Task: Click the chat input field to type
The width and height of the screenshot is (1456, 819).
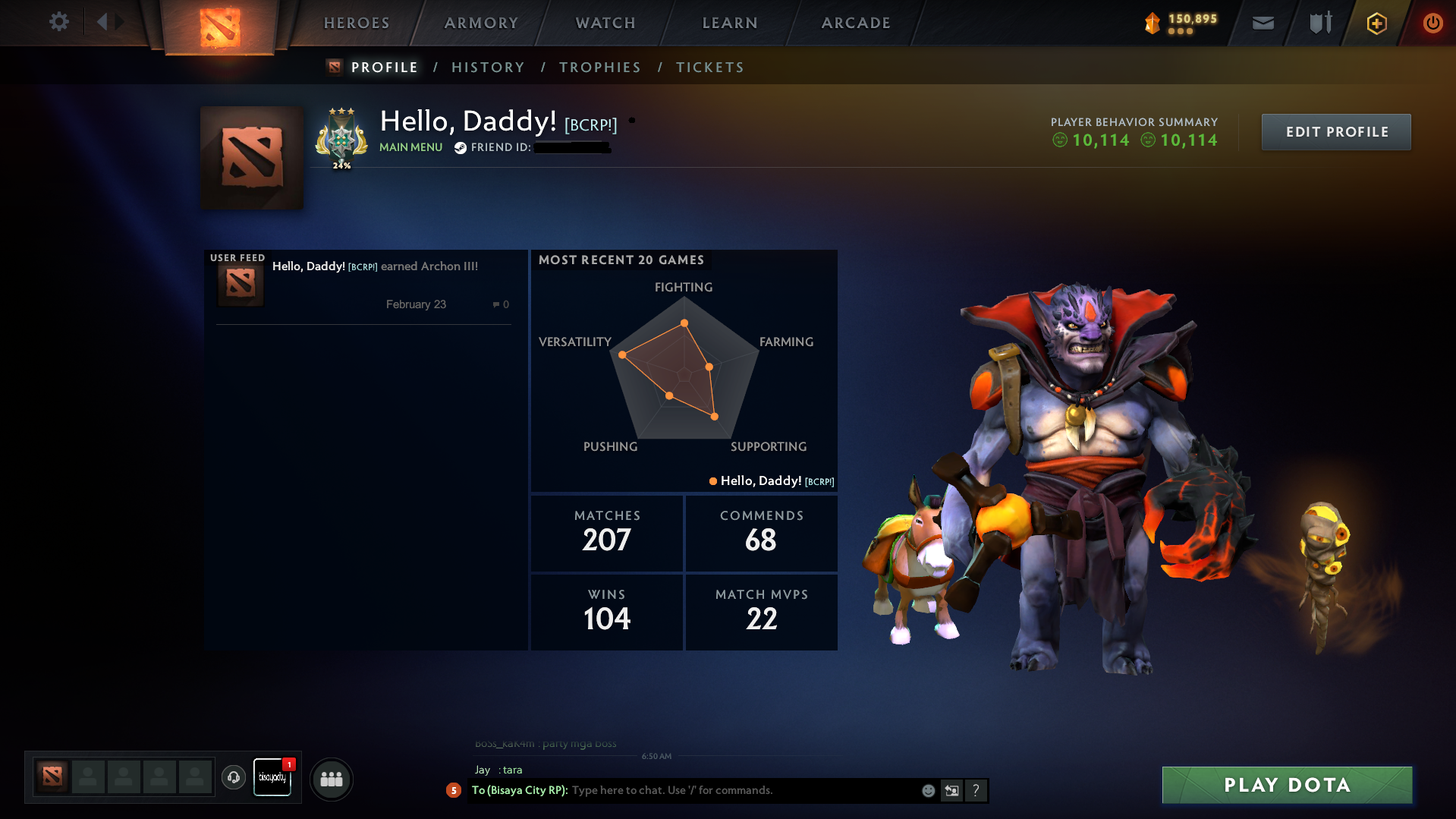Action: 721,790
